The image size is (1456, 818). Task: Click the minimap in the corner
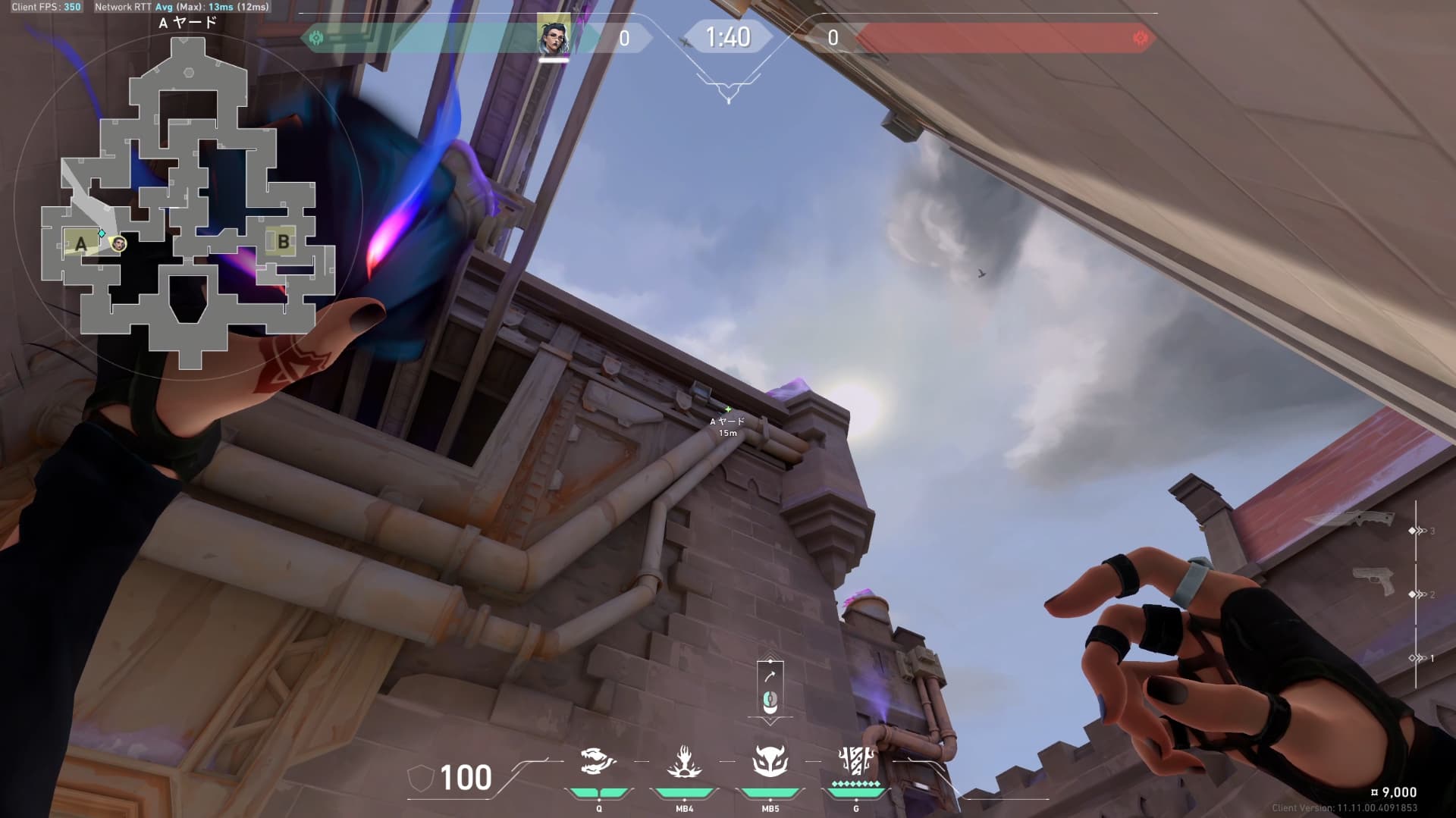[188, 201]
